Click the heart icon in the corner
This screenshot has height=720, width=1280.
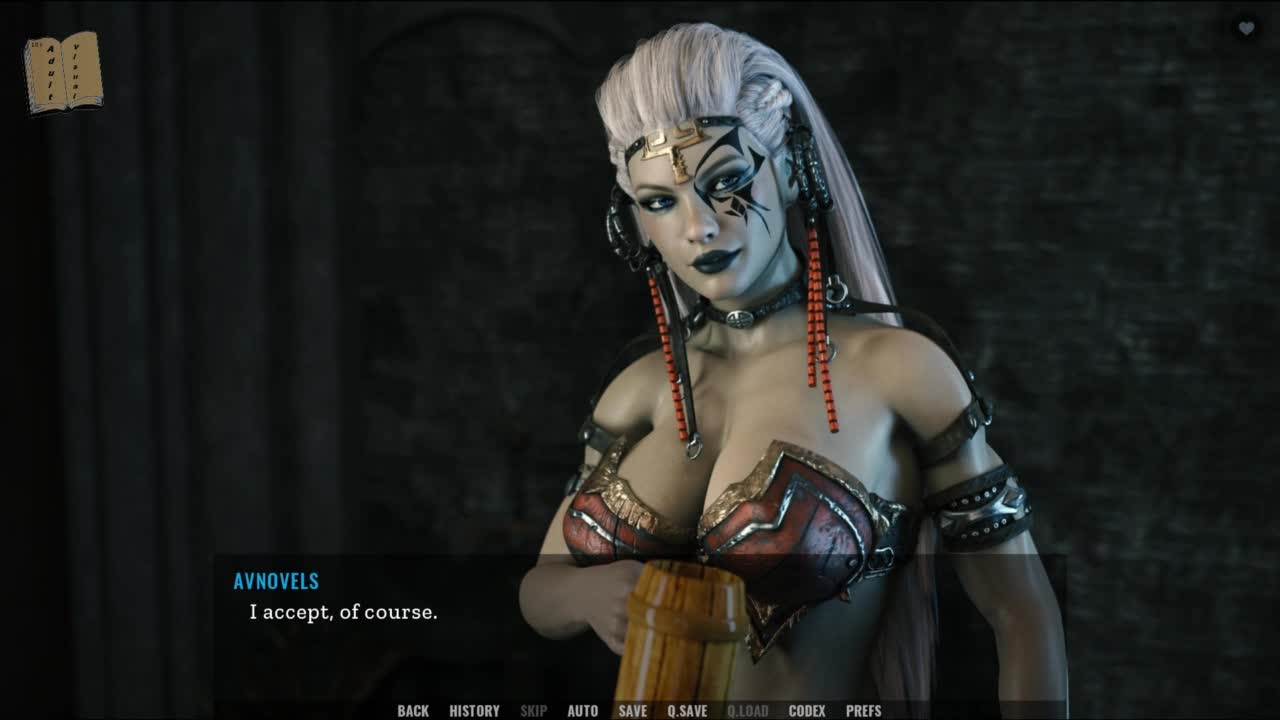[x=1246, y=29]
